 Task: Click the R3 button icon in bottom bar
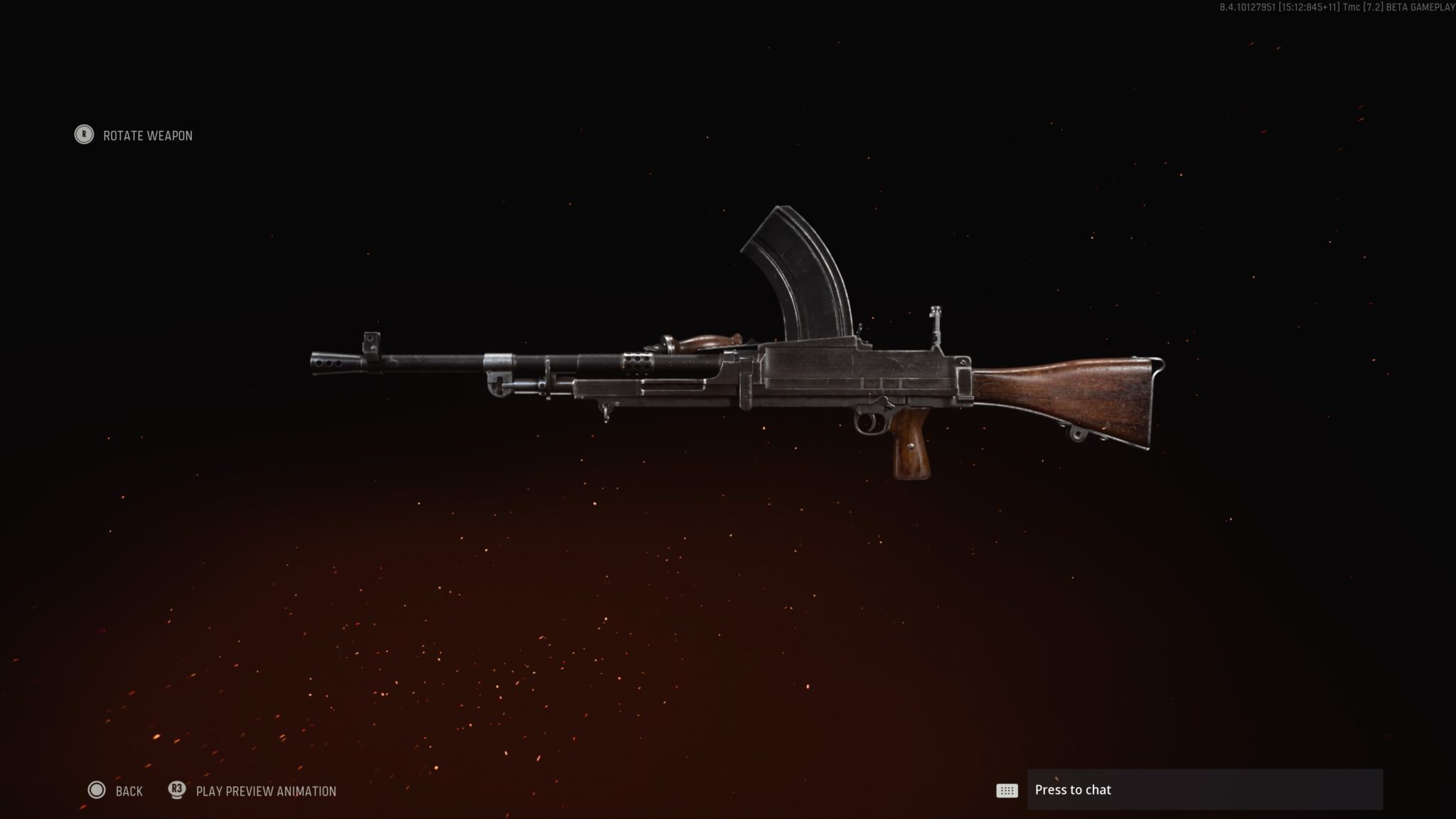click(177, 791)
